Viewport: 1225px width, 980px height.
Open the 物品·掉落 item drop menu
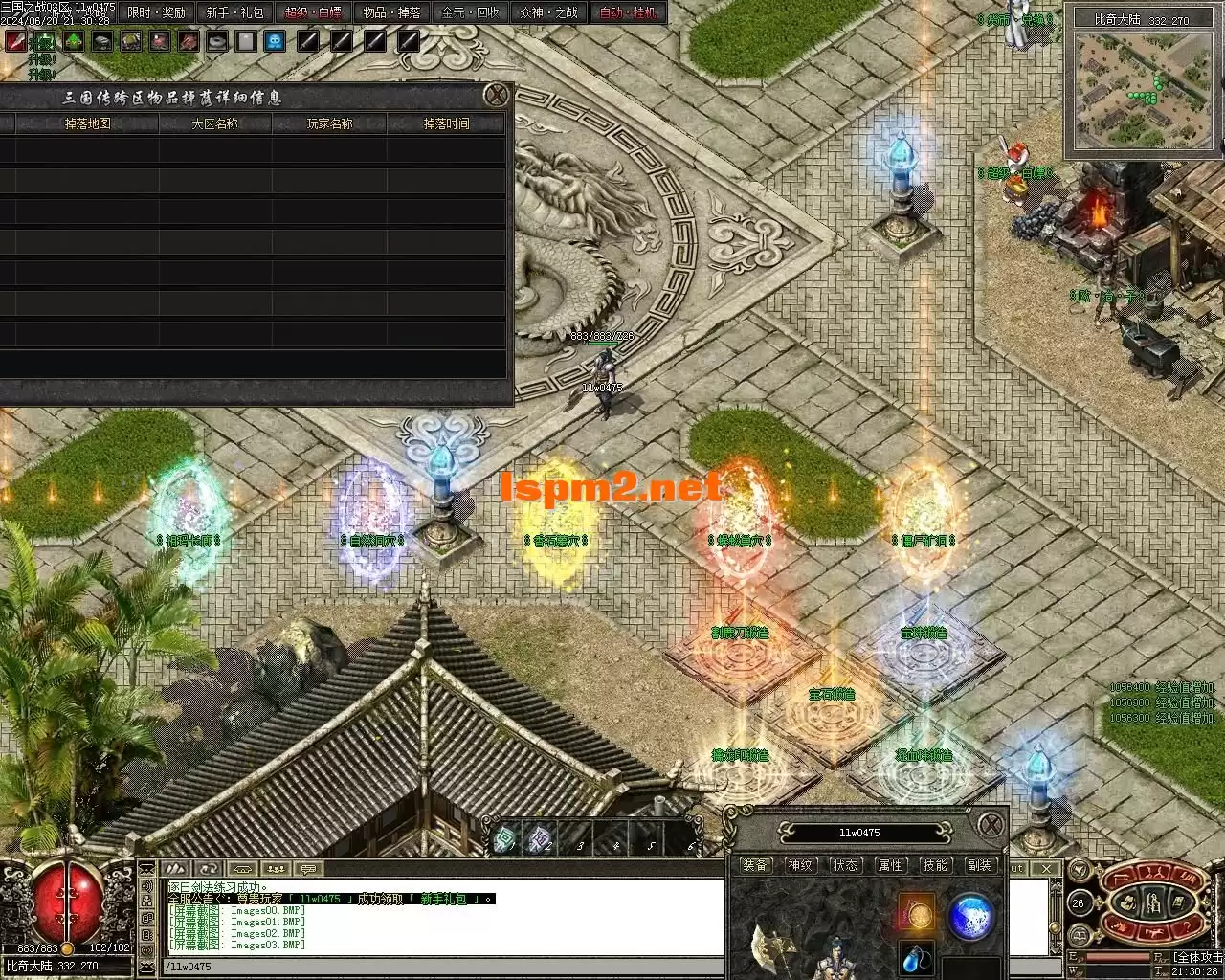point(391,12)
